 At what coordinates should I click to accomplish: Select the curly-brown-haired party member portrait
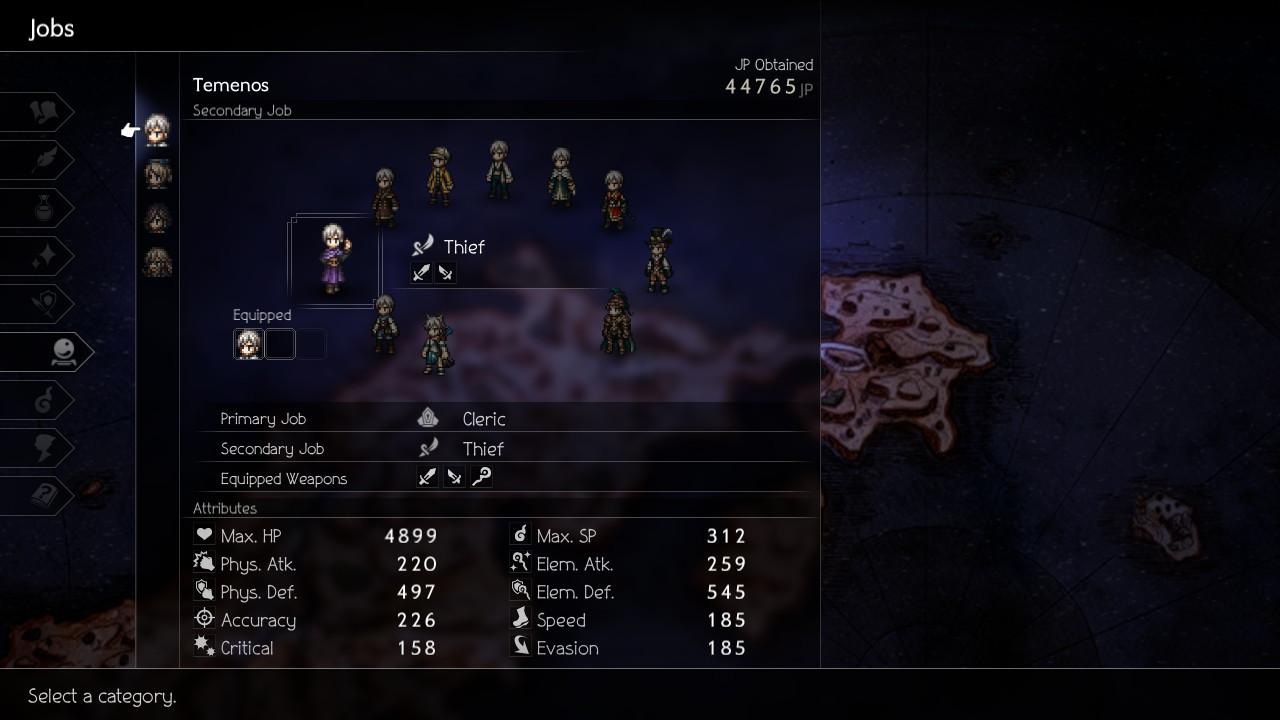tap(157, 262)
